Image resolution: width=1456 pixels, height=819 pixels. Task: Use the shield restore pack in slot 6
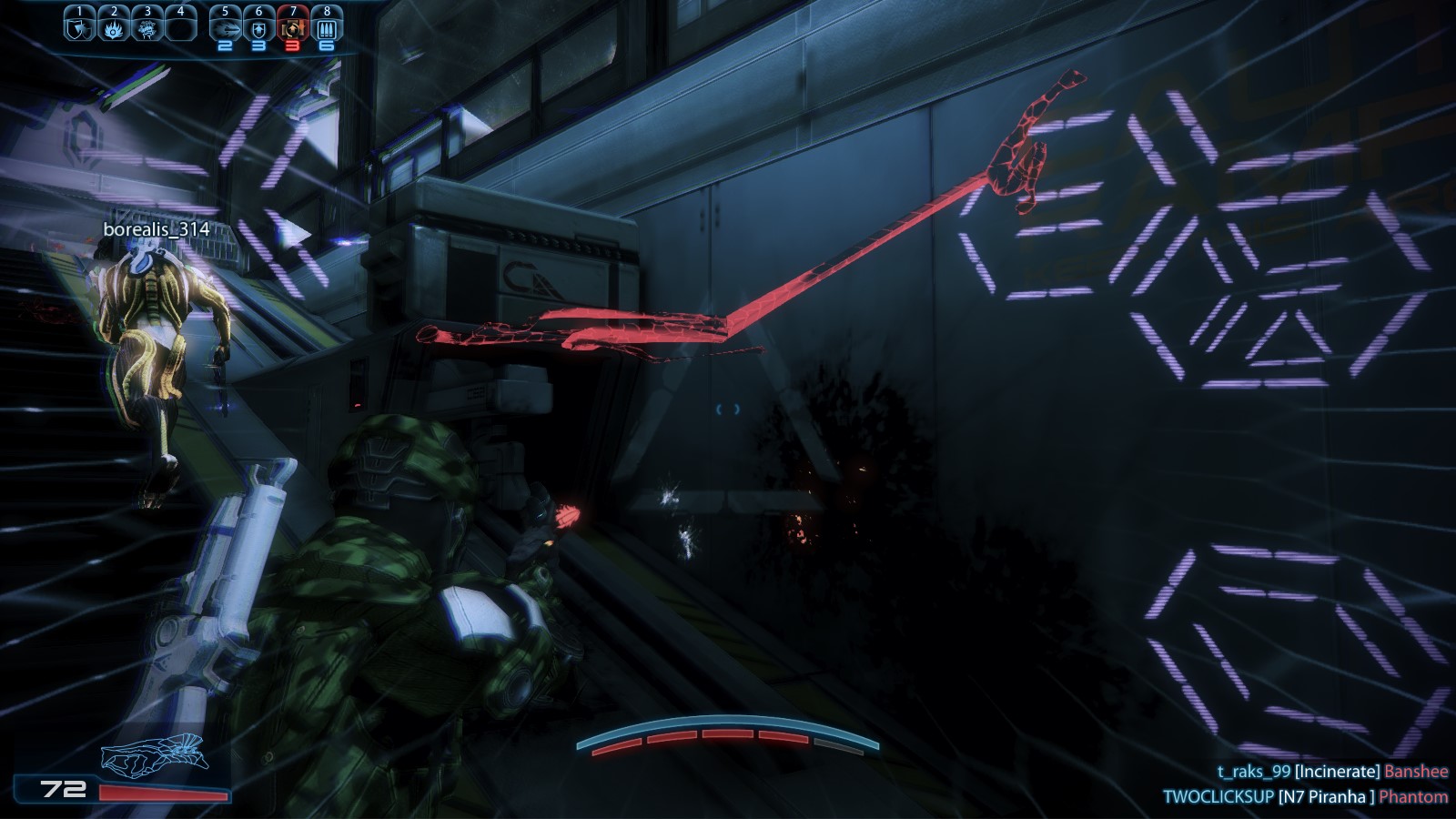(x=258, y=28)
